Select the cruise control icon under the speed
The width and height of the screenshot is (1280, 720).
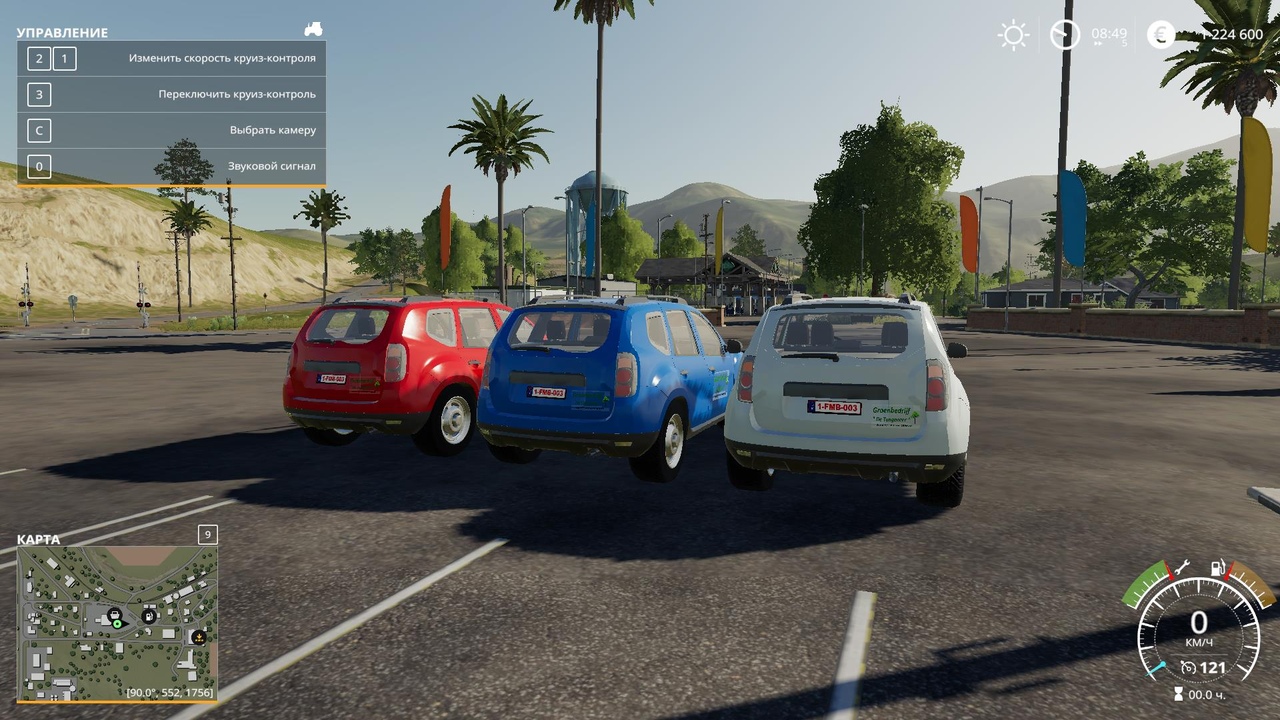(x=1188, y=667)
